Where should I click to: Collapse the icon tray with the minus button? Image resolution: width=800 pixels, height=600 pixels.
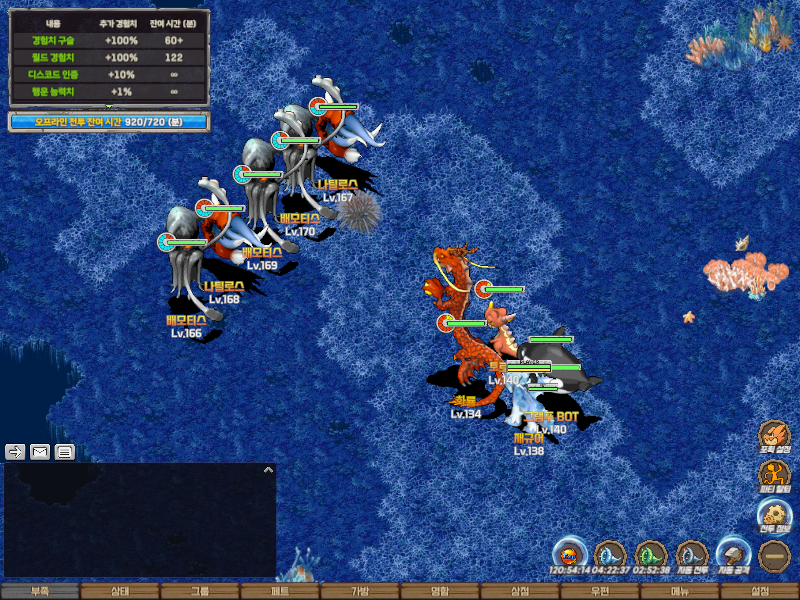(x=774, y=555)
